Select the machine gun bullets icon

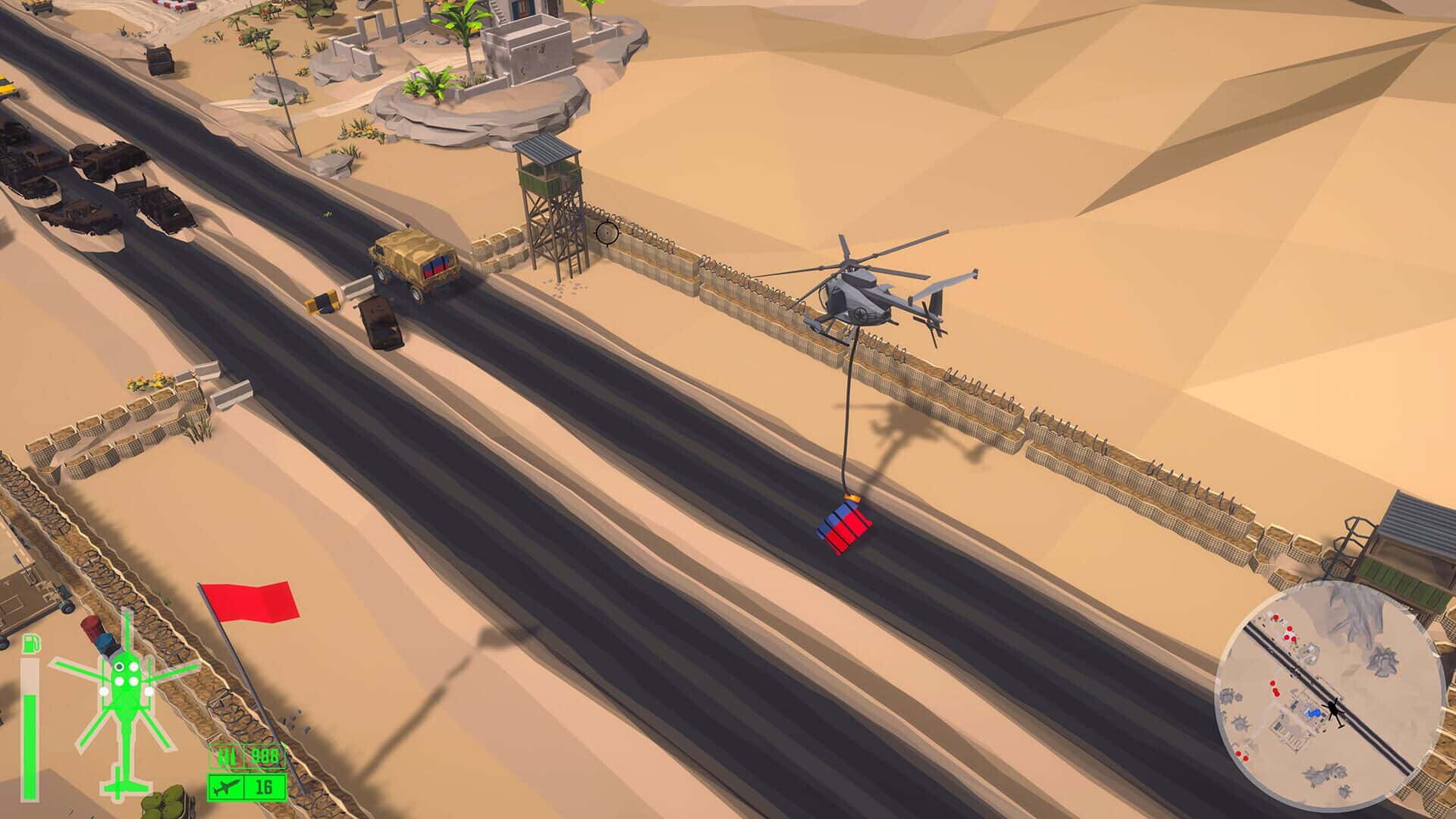point(226,756)
